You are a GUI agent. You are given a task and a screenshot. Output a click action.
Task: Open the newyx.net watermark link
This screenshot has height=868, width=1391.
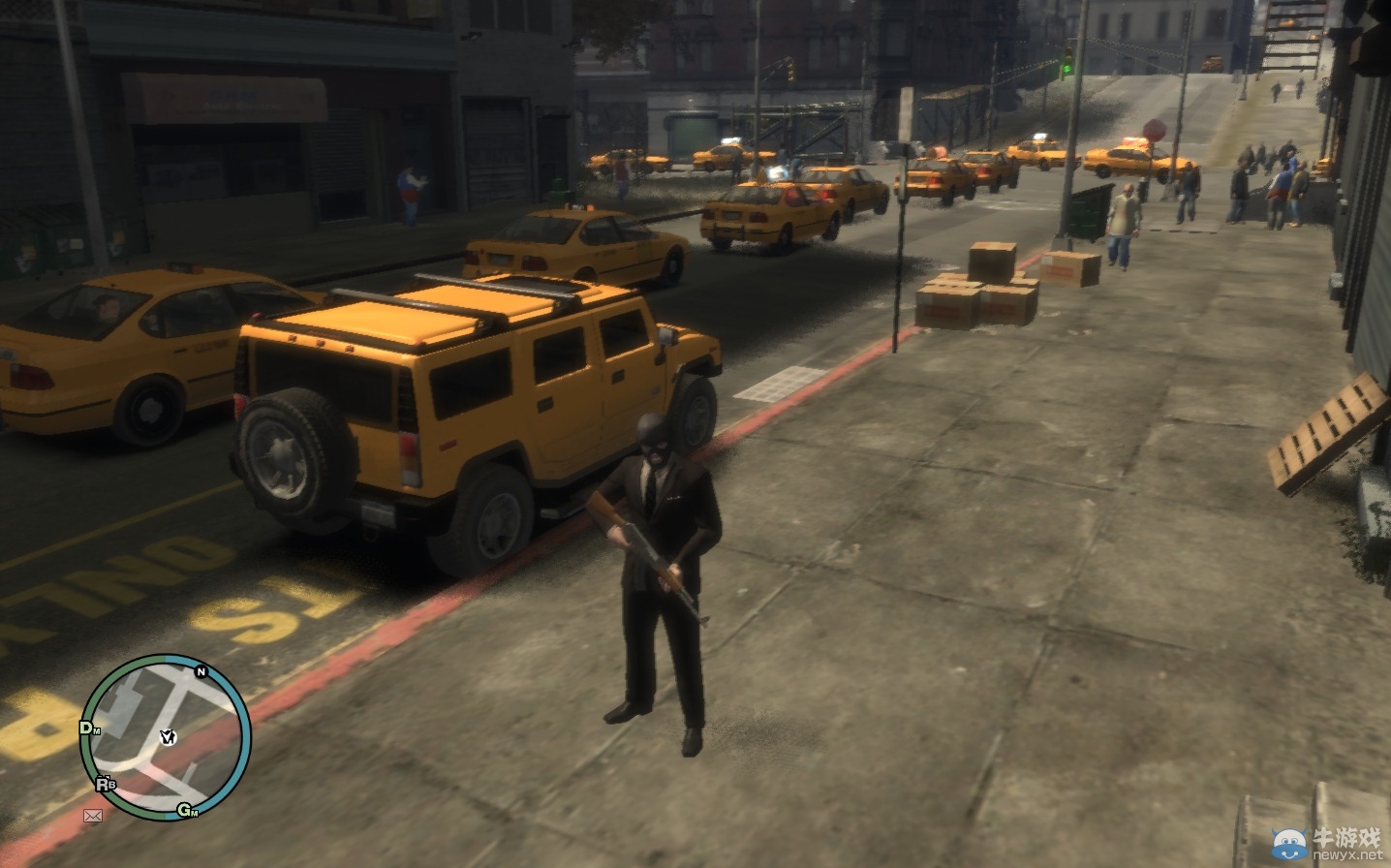(1348, 856)
